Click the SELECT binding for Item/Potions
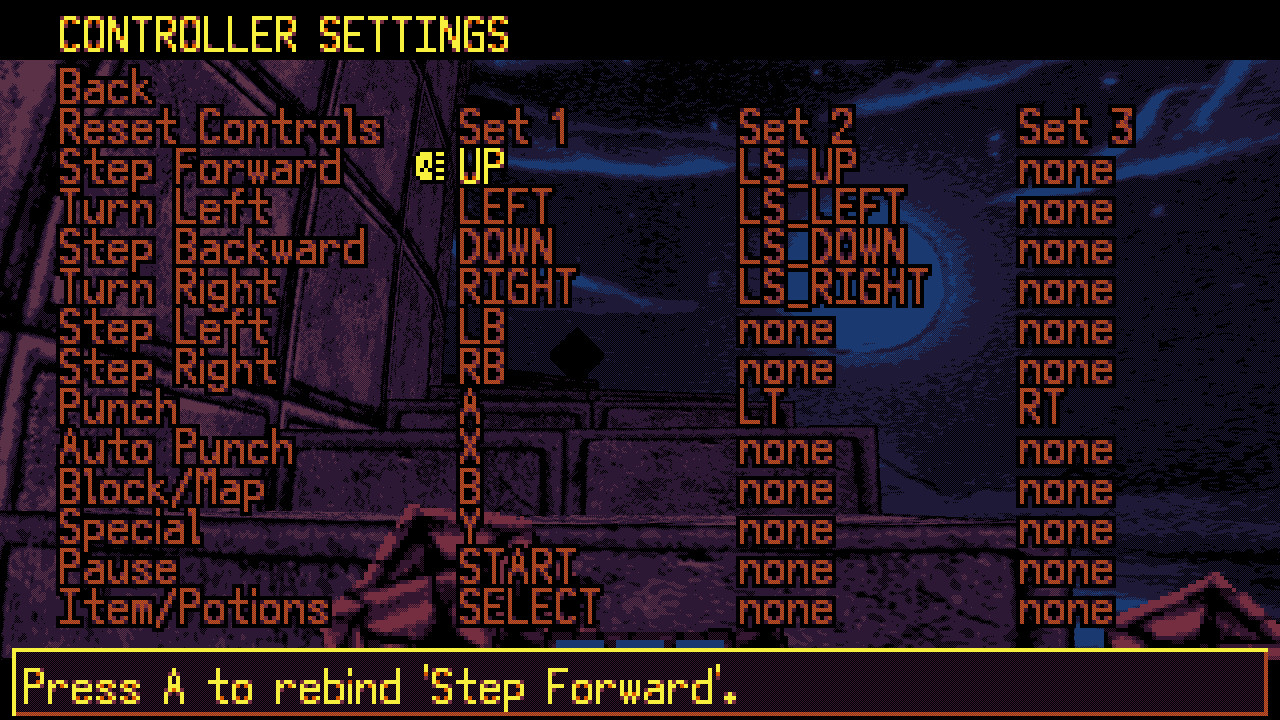This screenshot has width=1280, height=720. (x=528, y=609)
